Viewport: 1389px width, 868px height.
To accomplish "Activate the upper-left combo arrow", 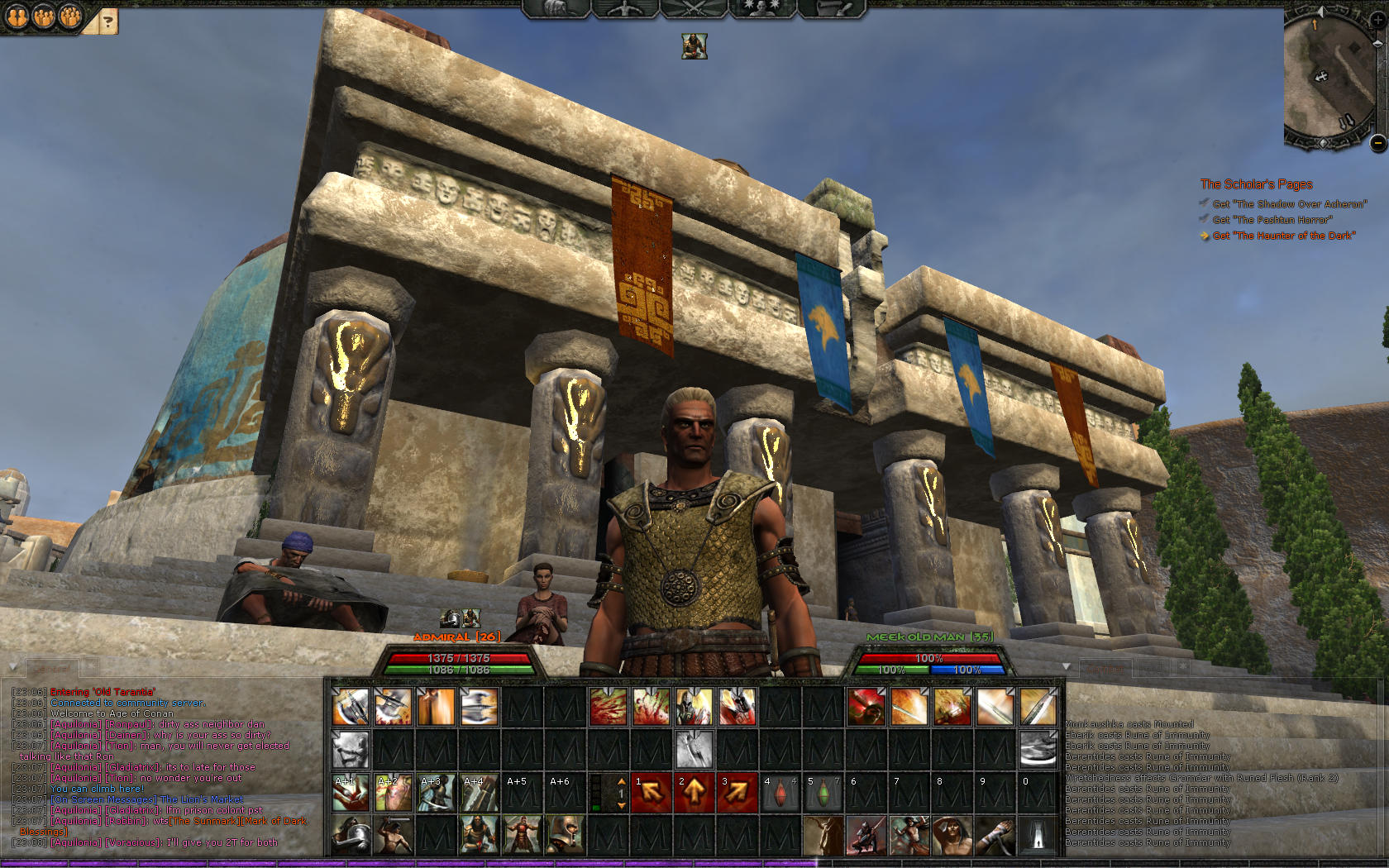I will tap(651, 794).
